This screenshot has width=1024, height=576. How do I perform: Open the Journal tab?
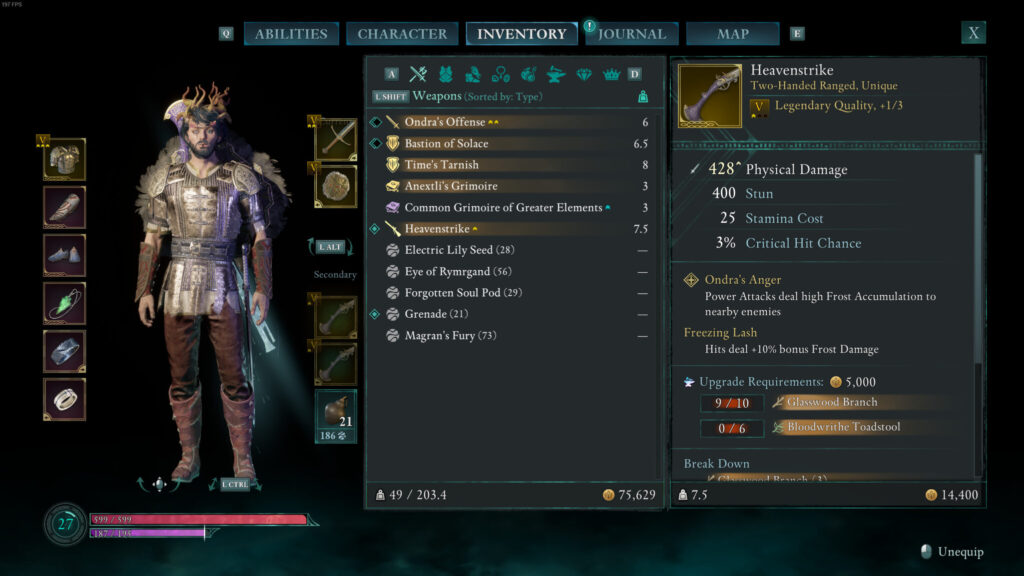632,34
